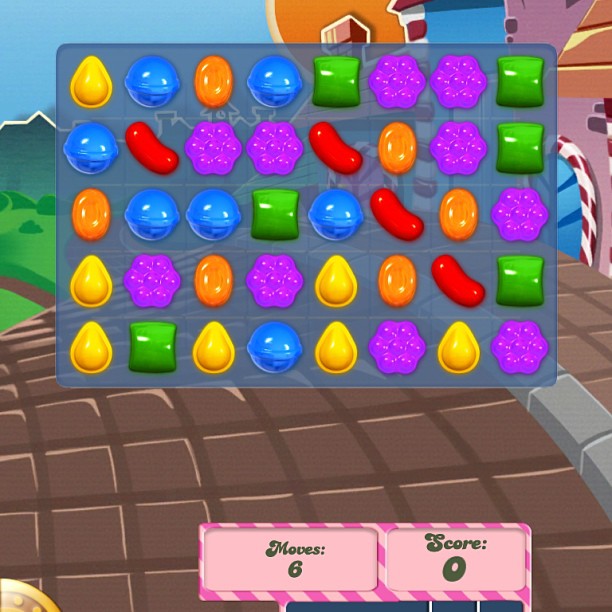This screenshot has width=612, height=612.
Task: Choose the blue lollipop between two yellow drops
Action: 274,348
